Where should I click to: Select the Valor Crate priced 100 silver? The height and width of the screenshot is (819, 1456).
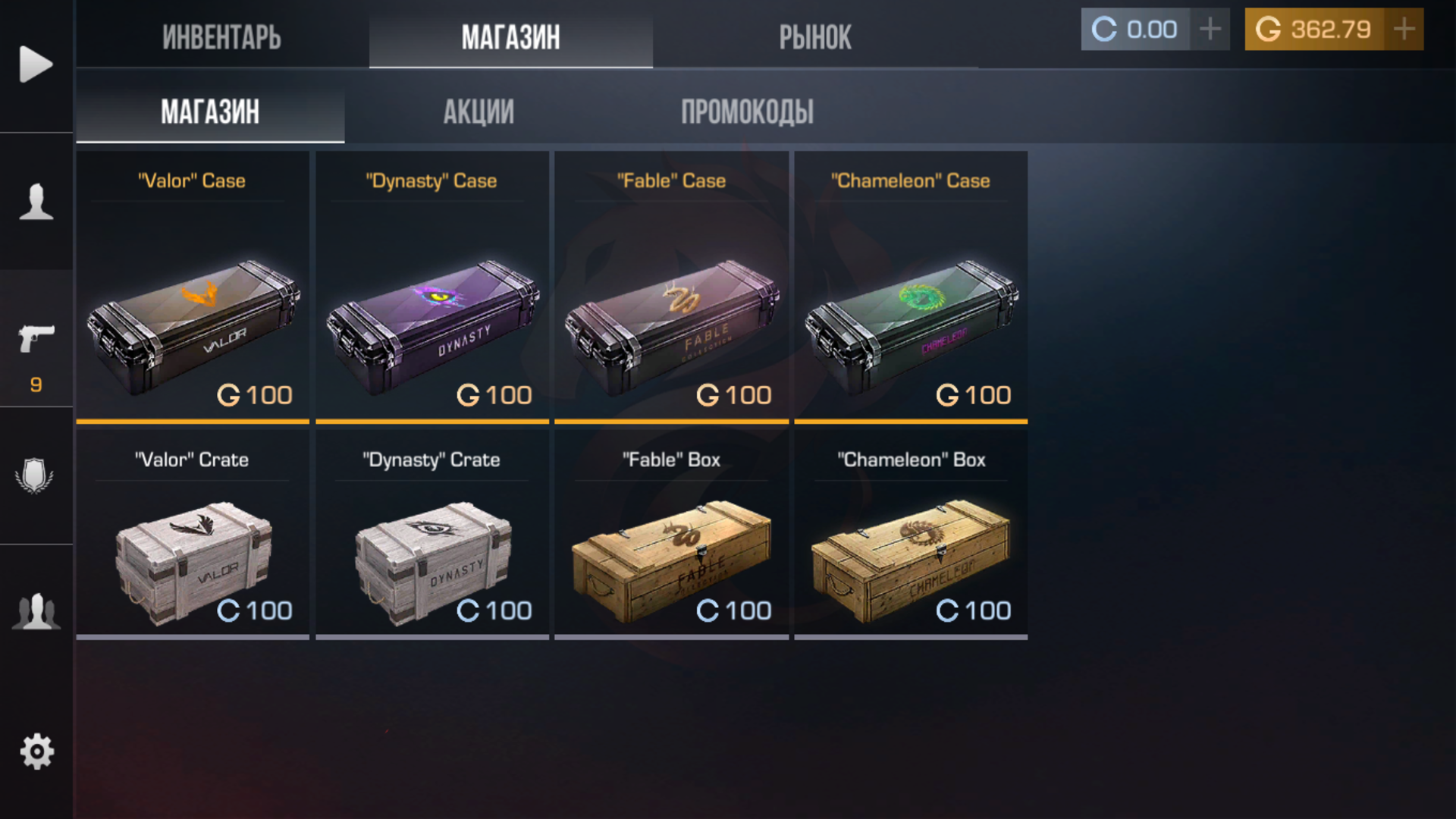(x=192, y=554)
